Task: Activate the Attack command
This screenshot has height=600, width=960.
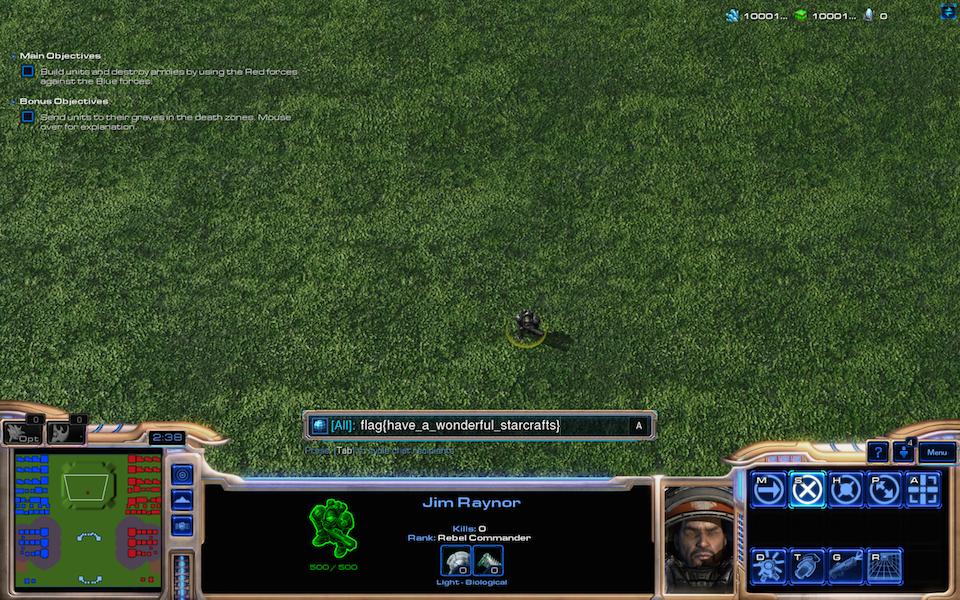Action: (922, 490)
